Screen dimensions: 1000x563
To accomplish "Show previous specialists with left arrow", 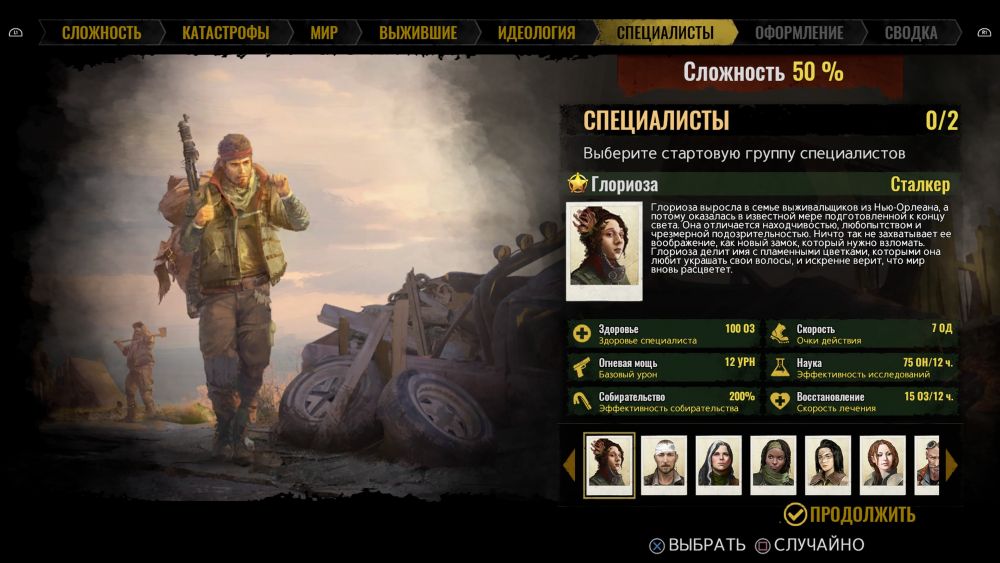I will click(570, 465).
